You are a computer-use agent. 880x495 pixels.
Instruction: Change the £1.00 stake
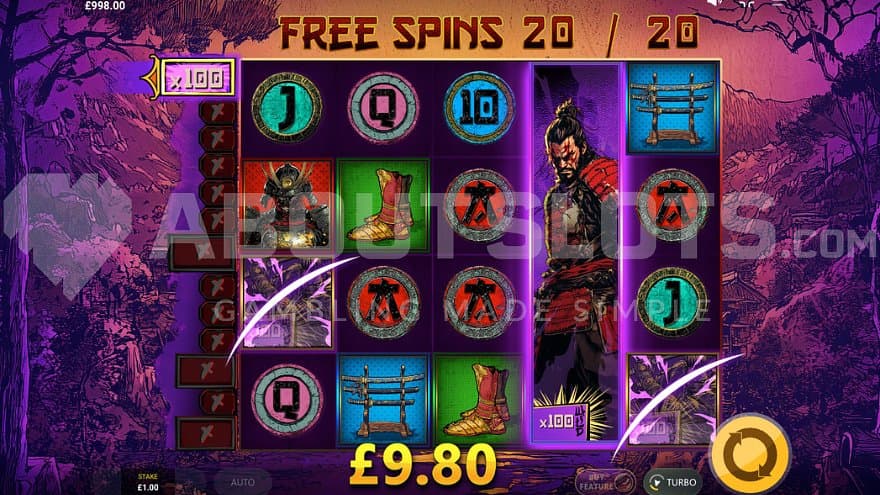point(147,482)
